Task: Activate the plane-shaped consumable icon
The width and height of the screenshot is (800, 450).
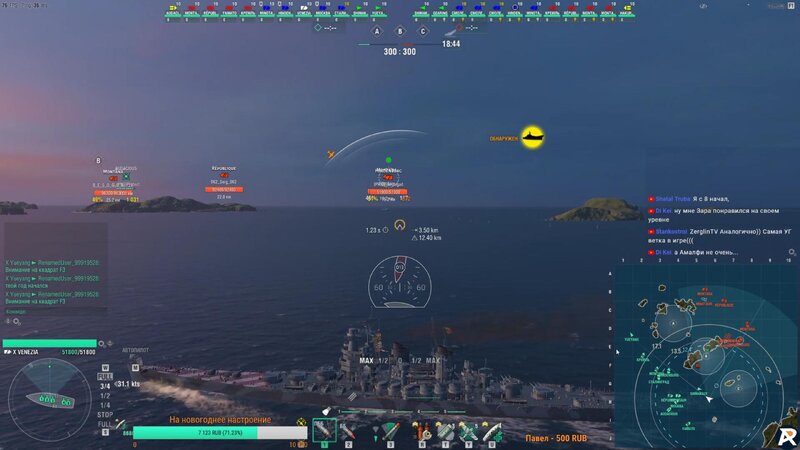Action: click(x=468, y=431)
